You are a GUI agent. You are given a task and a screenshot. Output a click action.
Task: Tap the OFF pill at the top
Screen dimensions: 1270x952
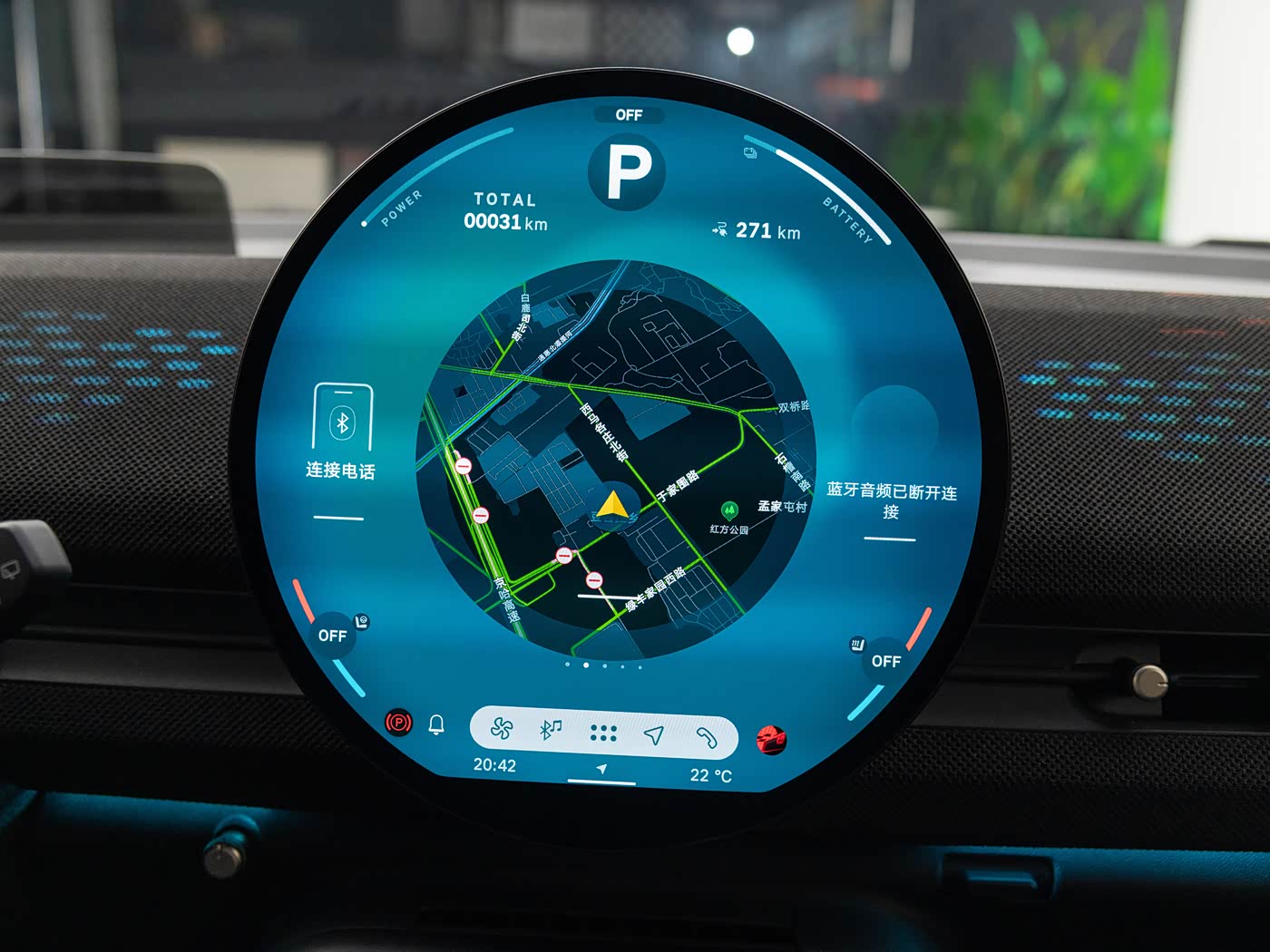tap(629, 115)
